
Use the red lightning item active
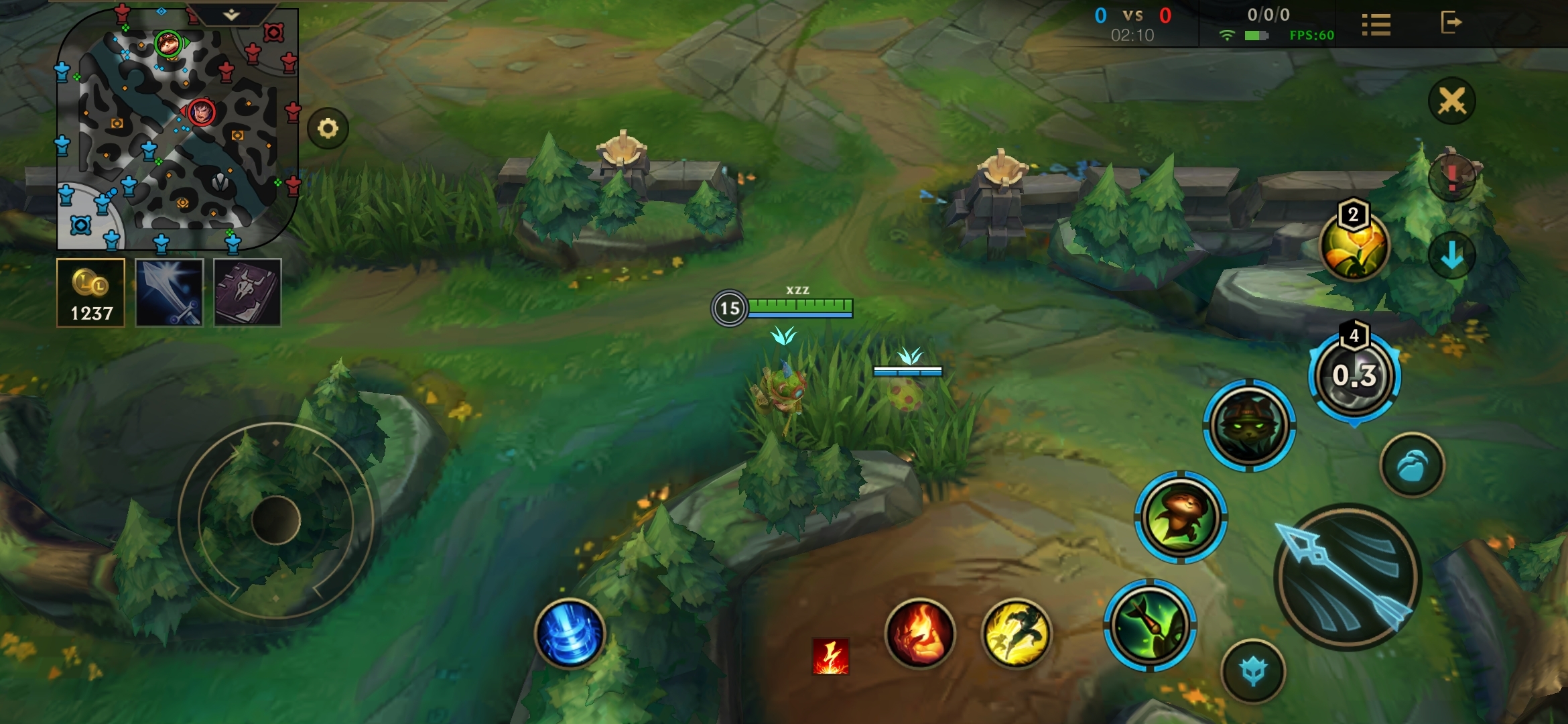coord(830,656)
